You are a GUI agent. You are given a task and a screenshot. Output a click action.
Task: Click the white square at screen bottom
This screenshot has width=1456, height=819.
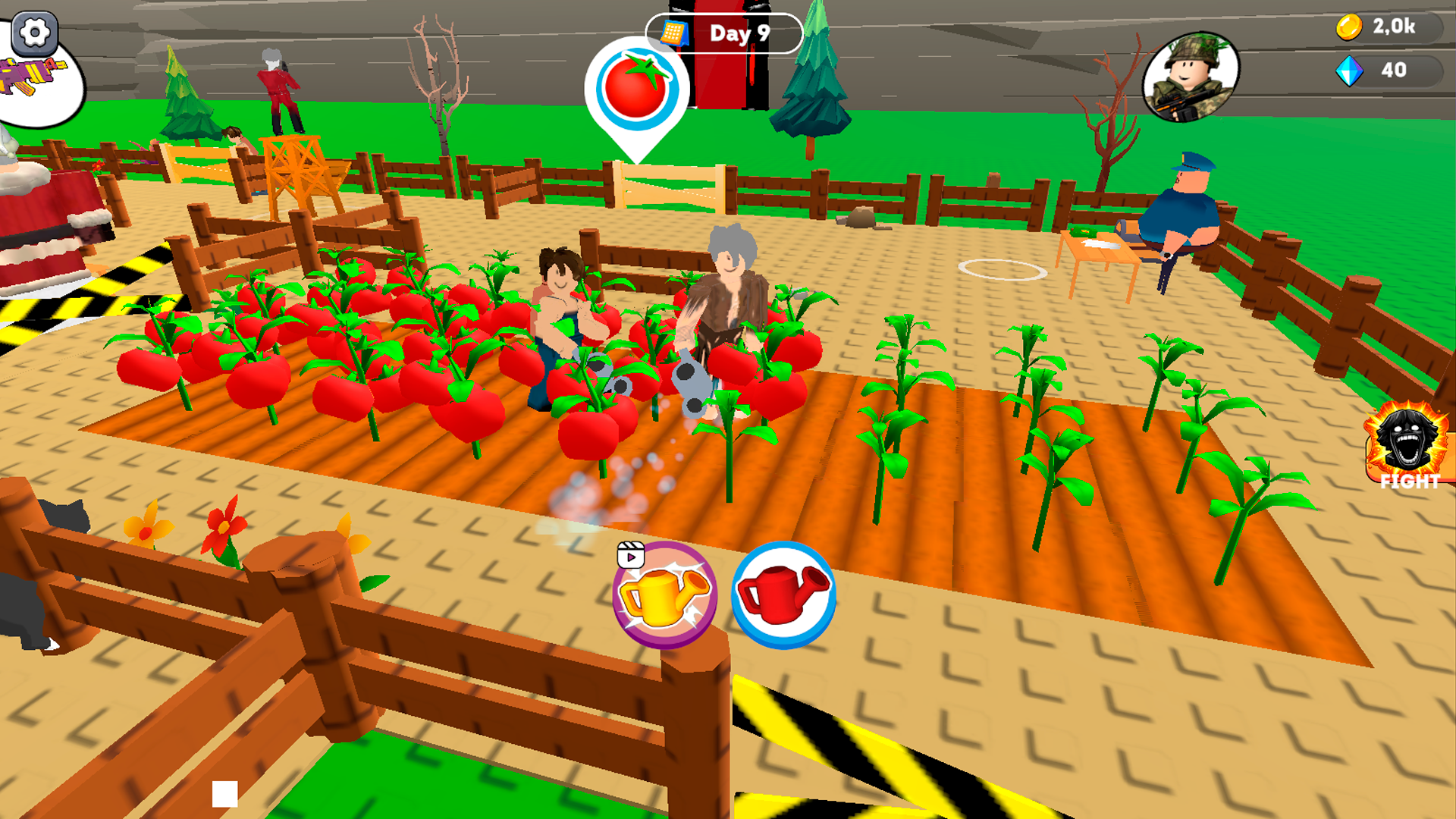(x=224, y=792)
